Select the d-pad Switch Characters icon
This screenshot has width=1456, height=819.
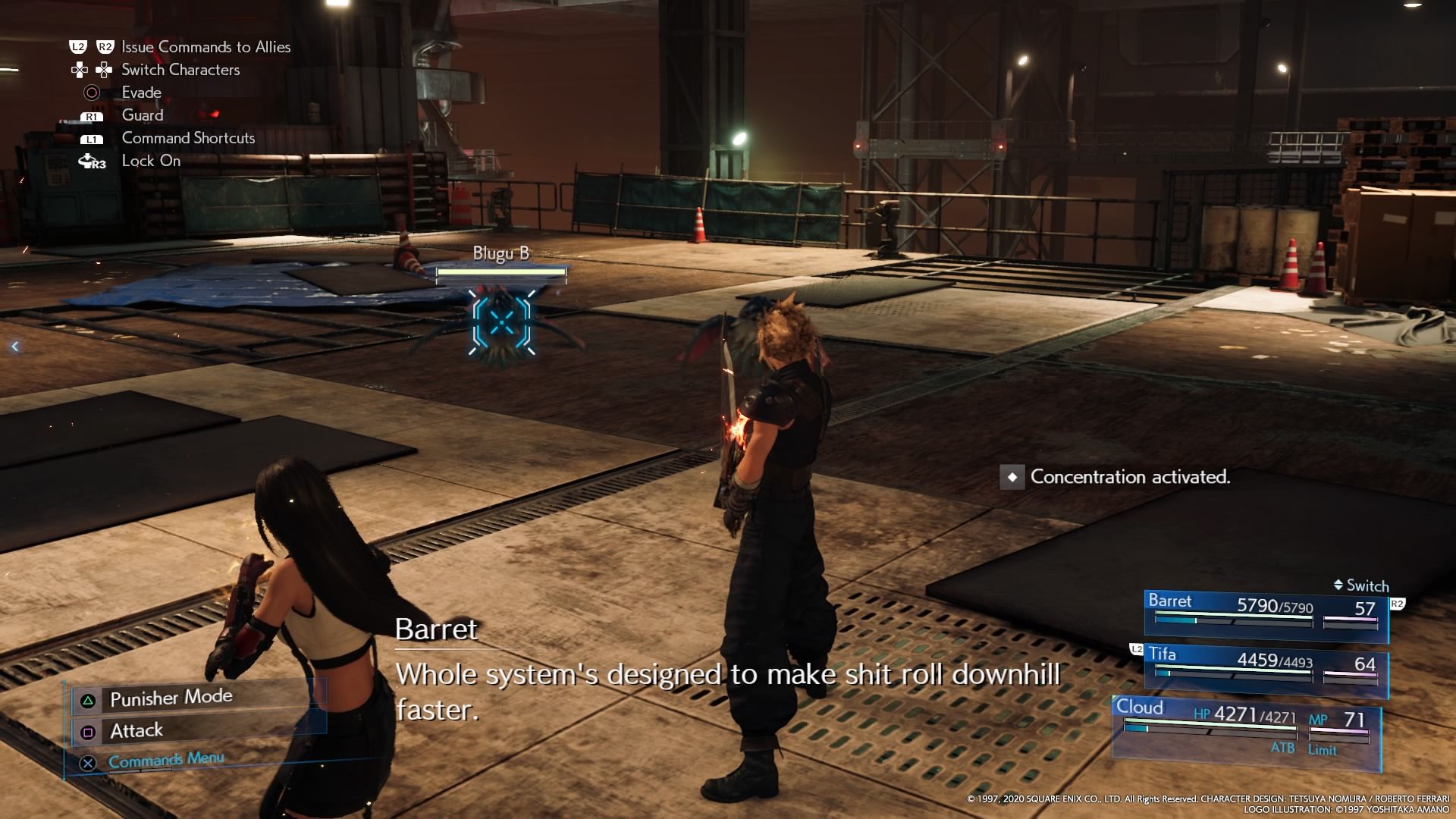(80, 69)
